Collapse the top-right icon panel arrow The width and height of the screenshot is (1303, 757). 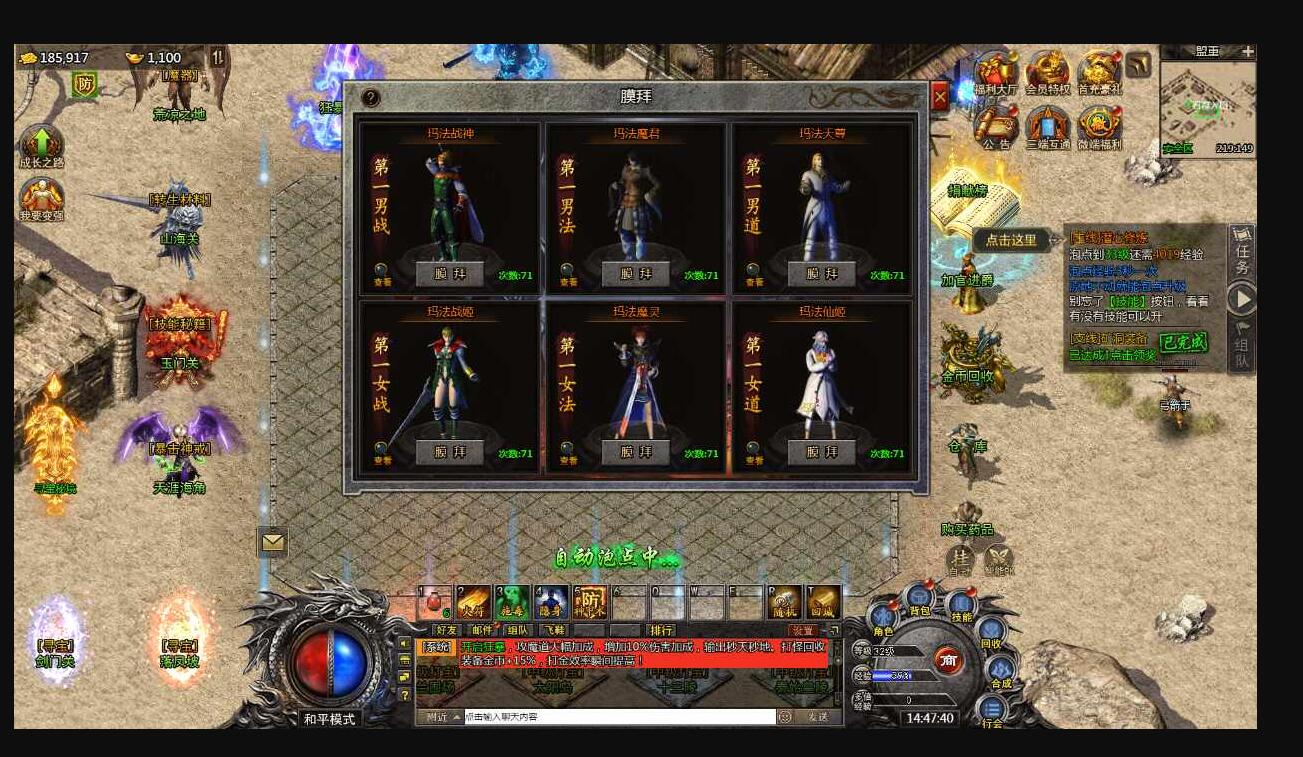[1137, 66]
